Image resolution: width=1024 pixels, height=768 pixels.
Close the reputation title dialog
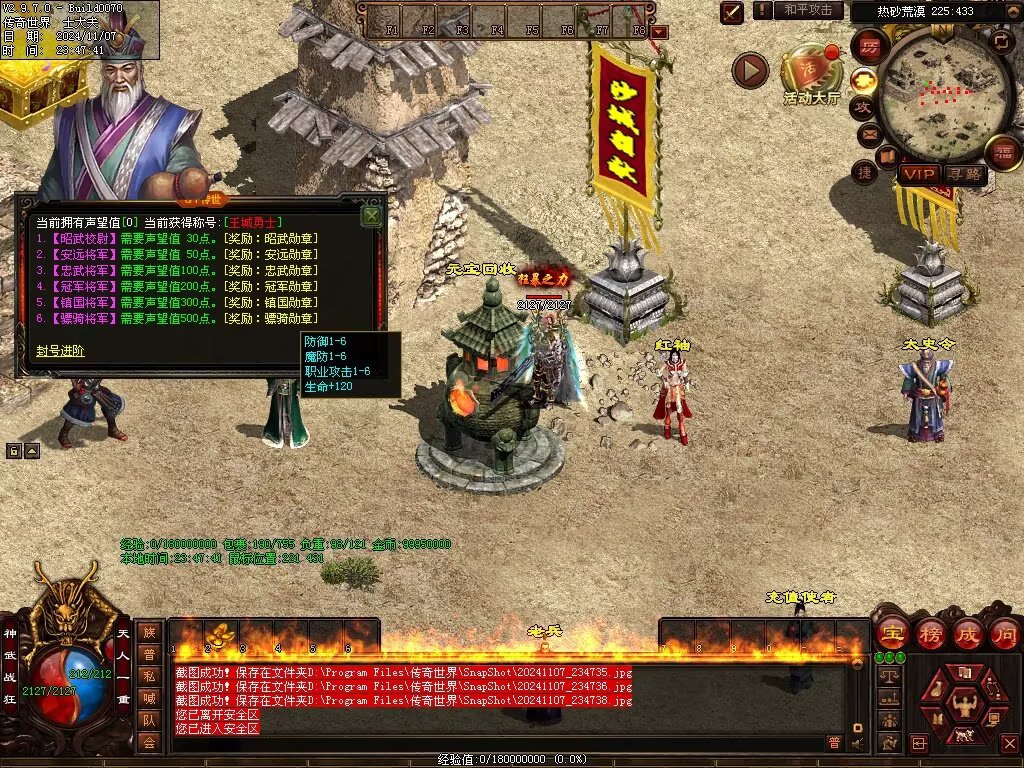tap(372, 215)
